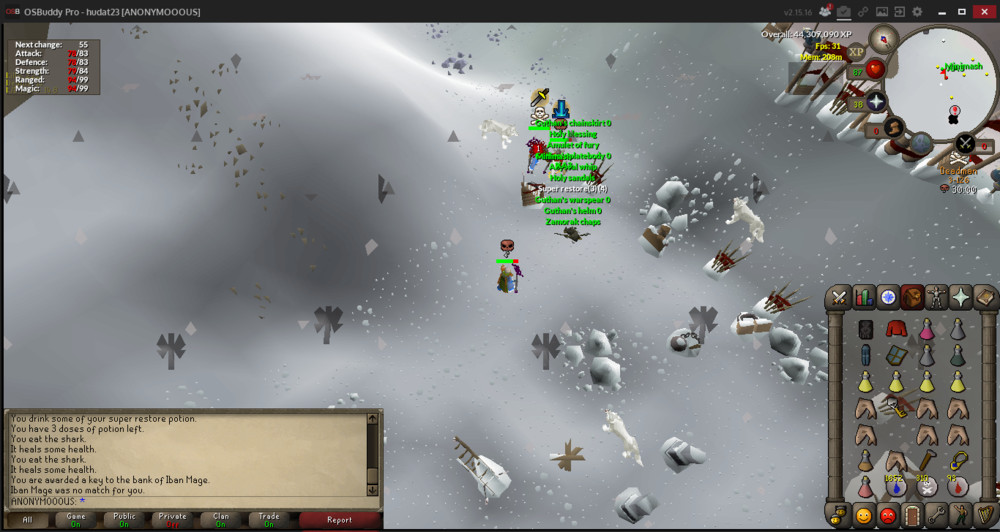
Task: Open the Friends List tab
Action: 864,516
